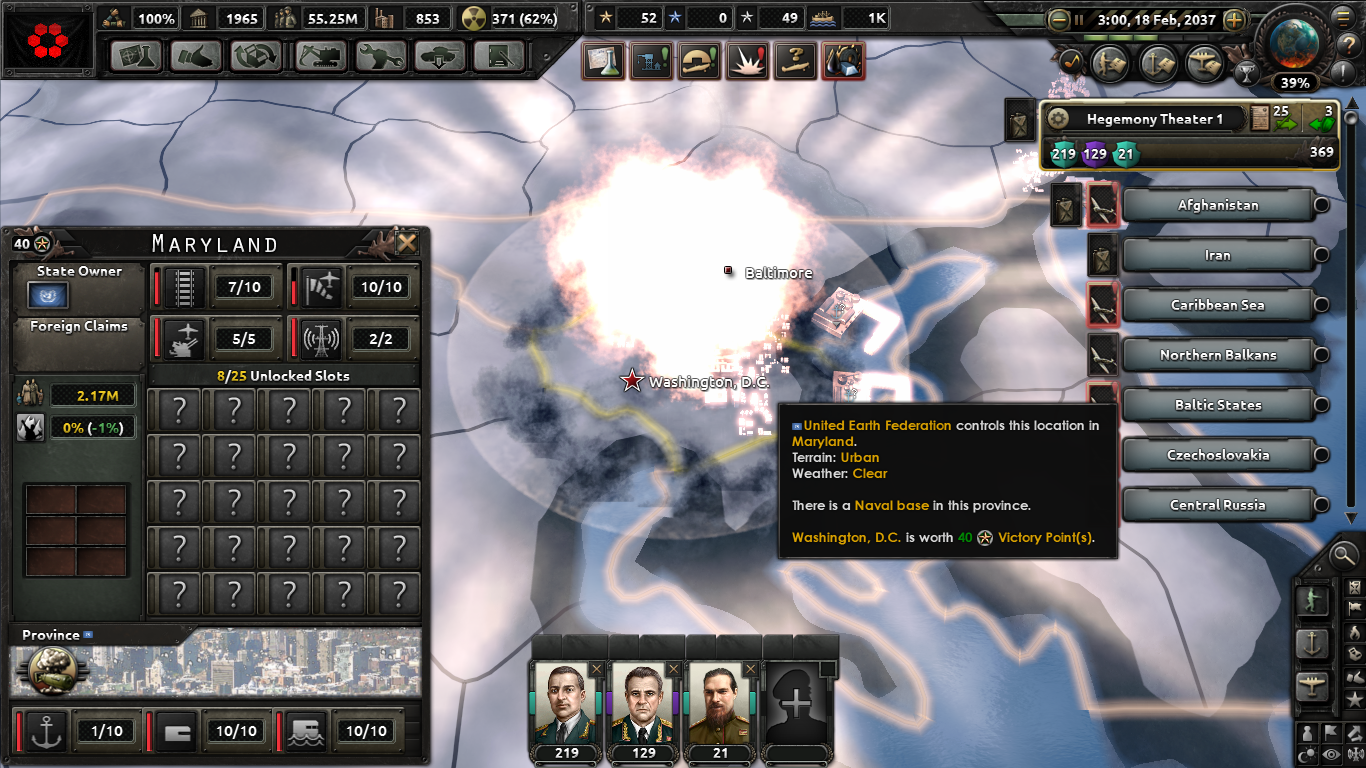Image resolution: width=1366 pixels, height=768 pixels.
Task: Click the resource deficit alert icon
Action: coord(844,60)
